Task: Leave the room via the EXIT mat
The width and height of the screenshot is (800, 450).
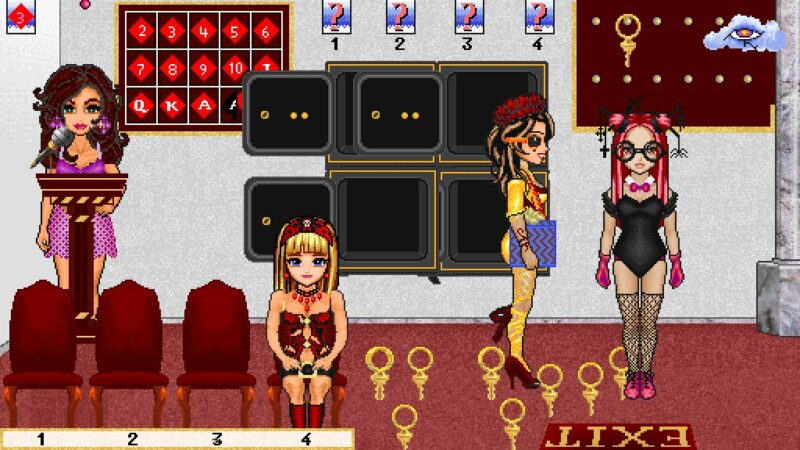Action: pyautogui.click(x=617, y=437)
